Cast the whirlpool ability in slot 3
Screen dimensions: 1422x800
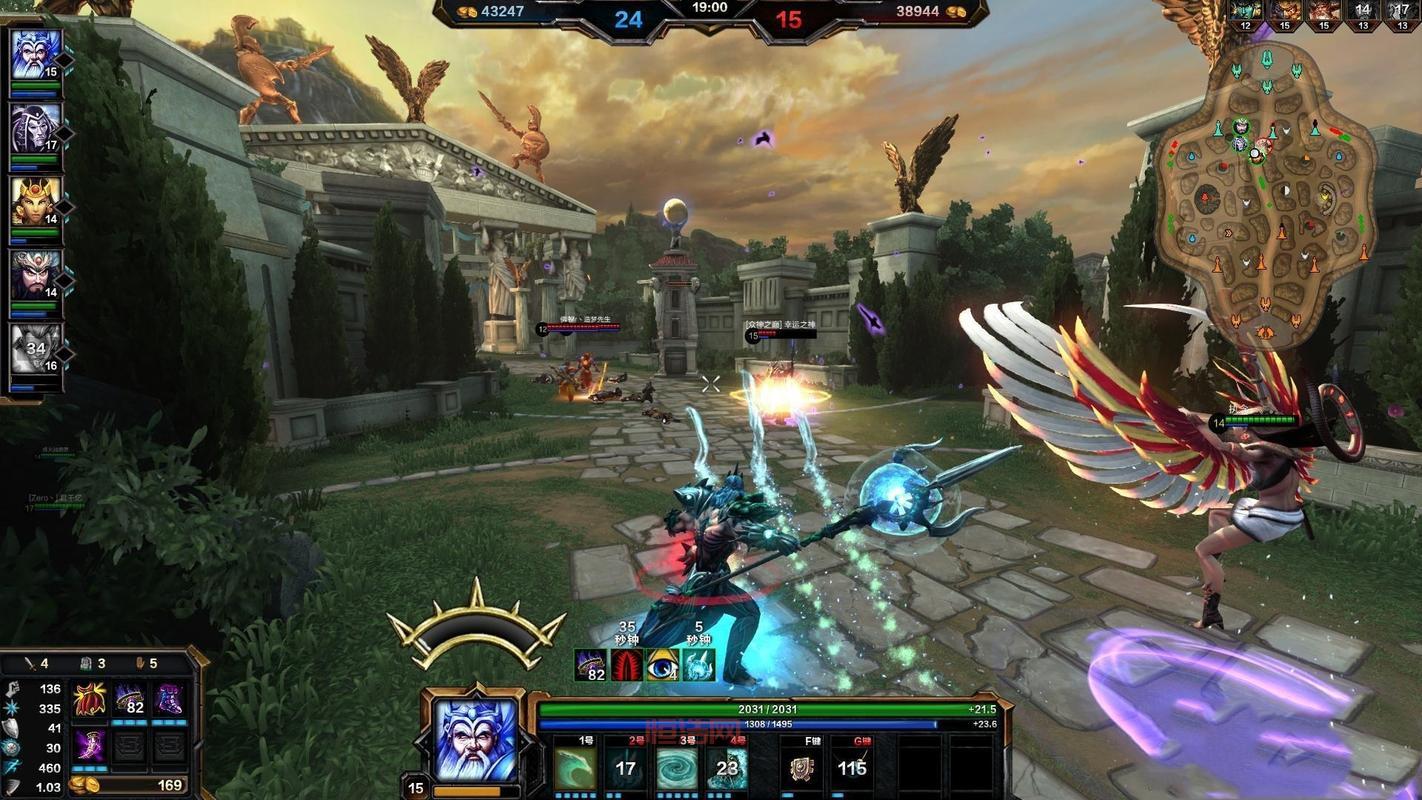(x=676, y=768)
